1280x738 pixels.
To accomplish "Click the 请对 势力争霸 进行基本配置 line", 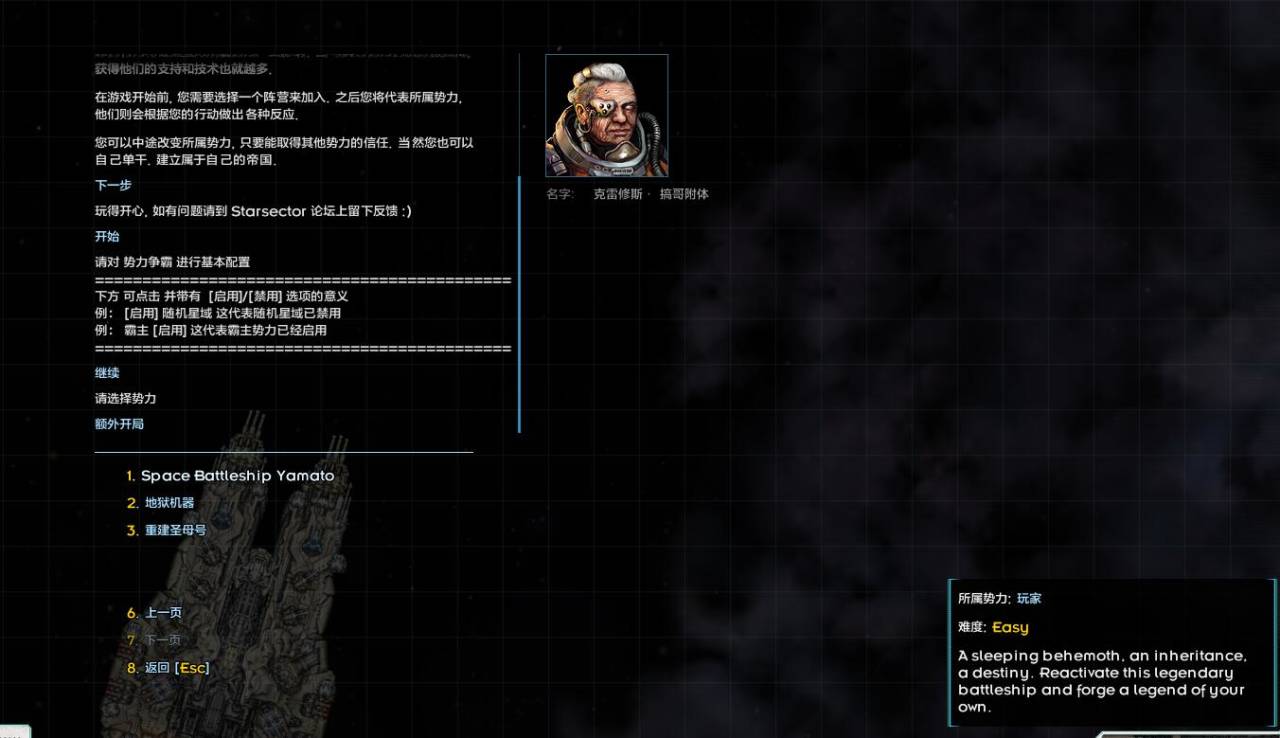I will click(x=173, y=261).
